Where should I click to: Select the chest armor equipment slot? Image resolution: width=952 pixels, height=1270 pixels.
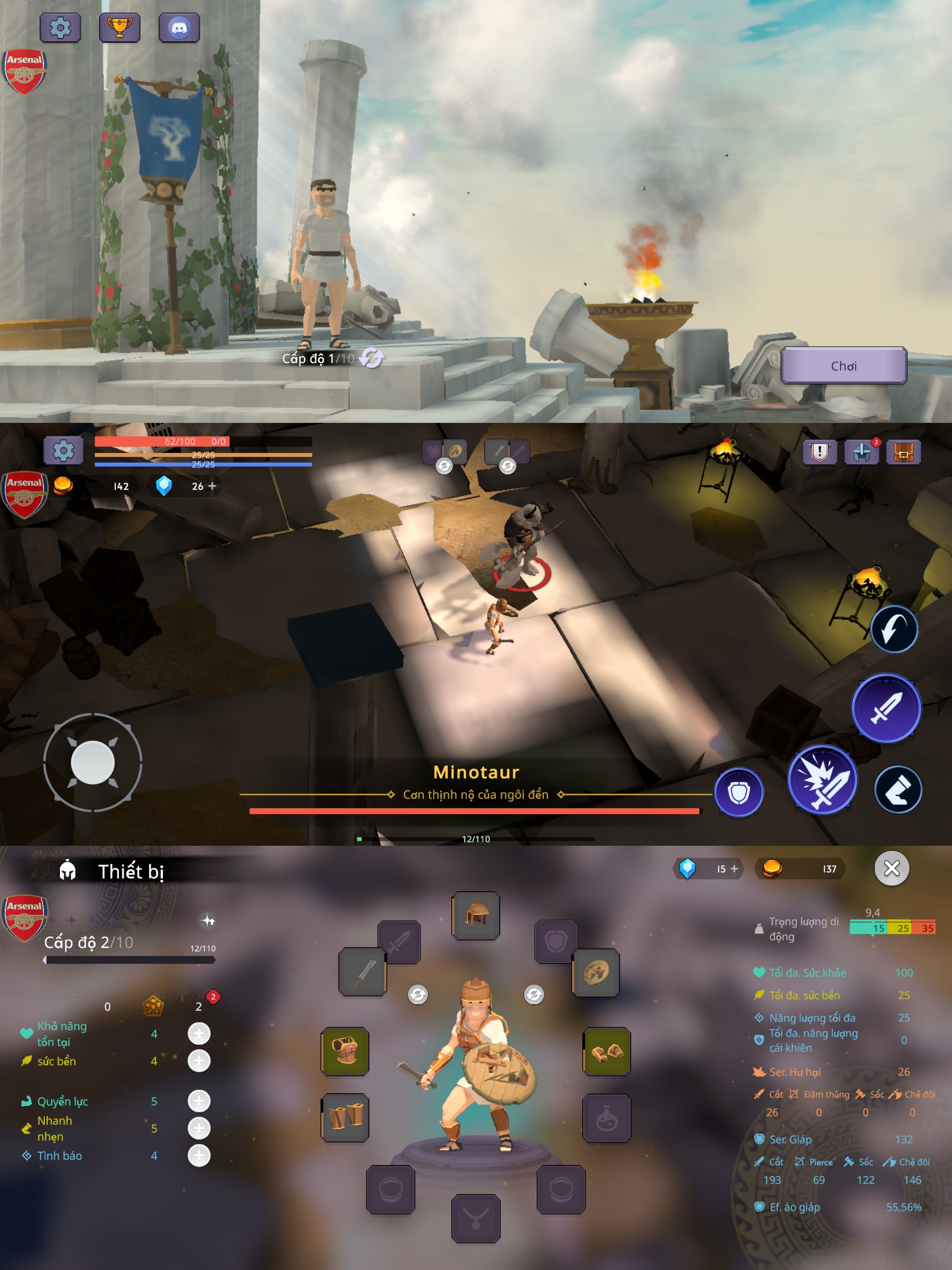pos(345,1051)
